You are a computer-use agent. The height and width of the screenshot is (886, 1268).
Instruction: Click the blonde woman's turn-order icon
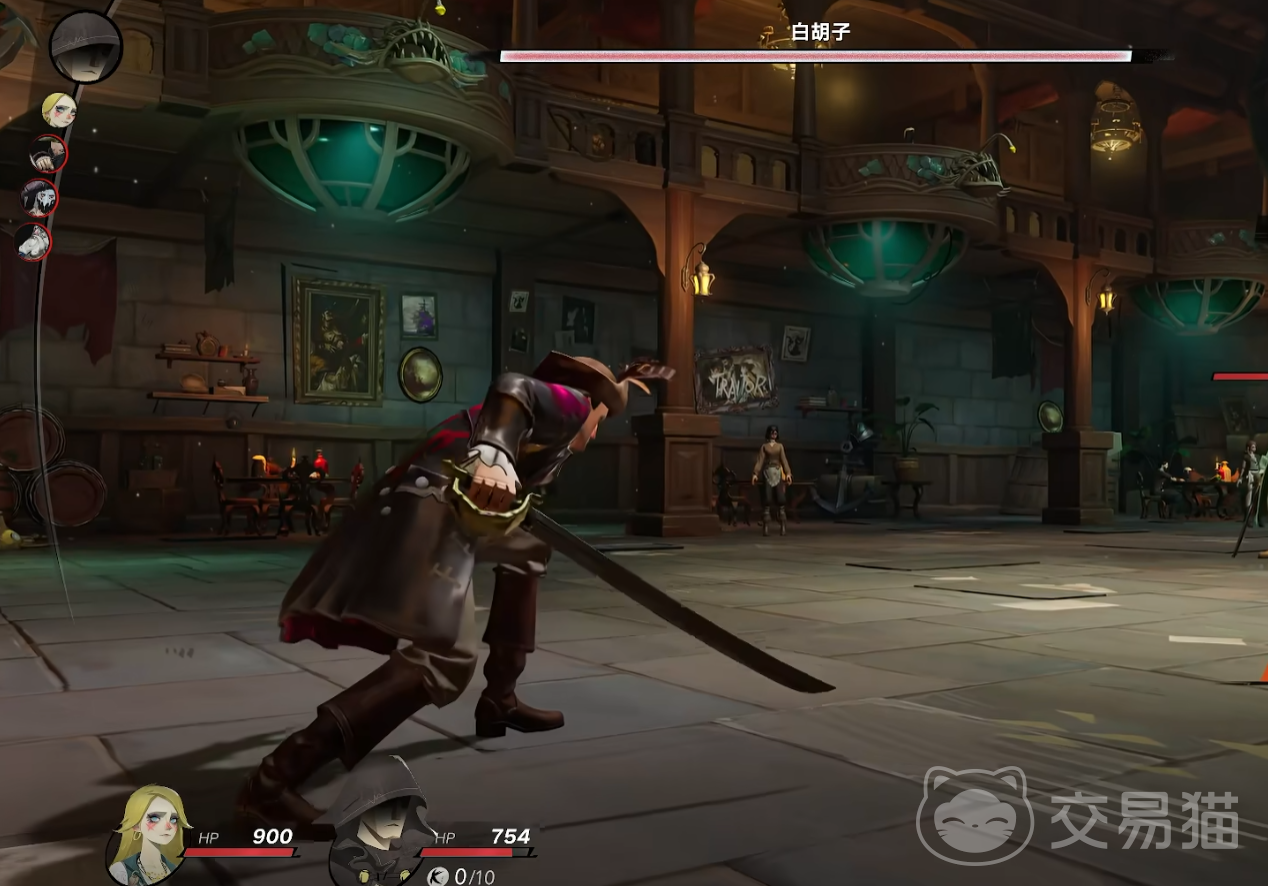(x=58, y=109)
